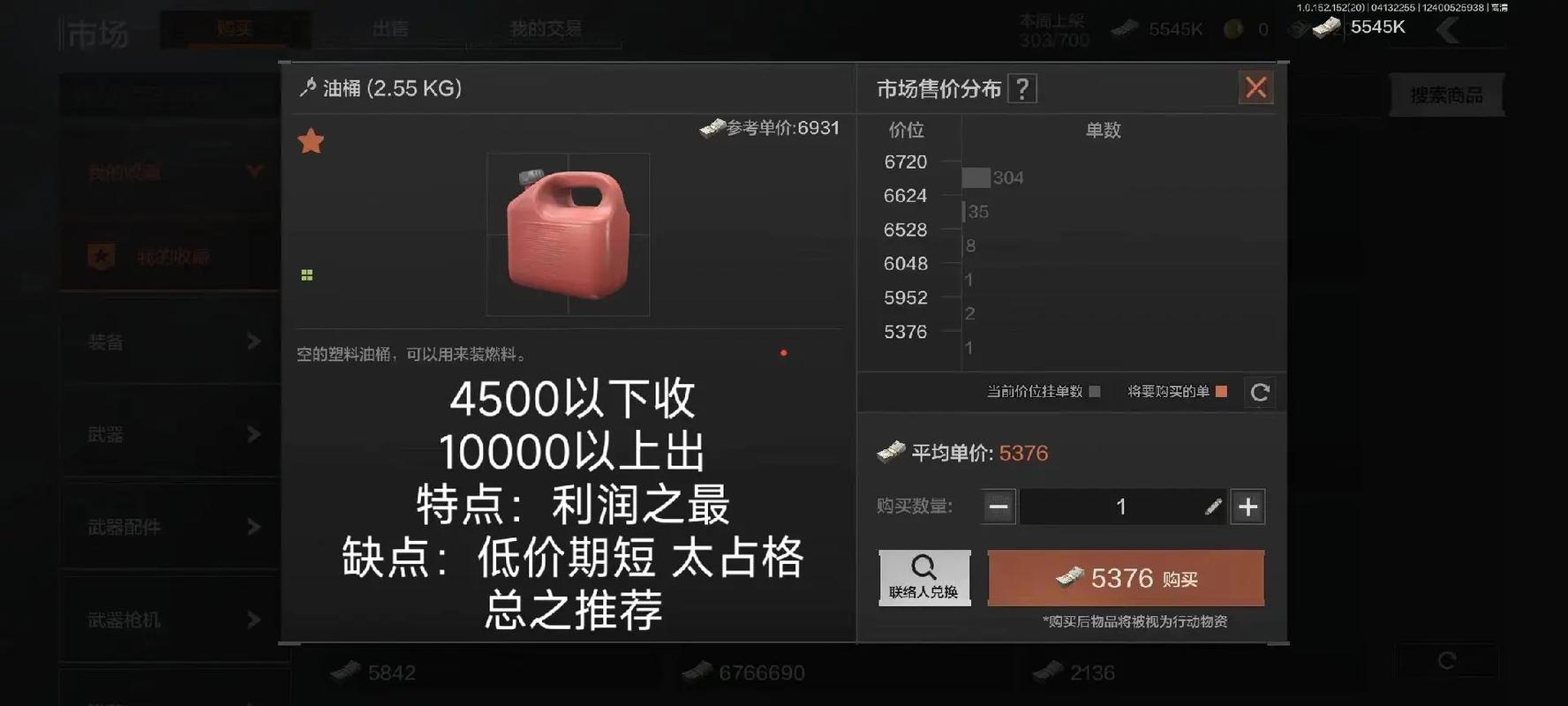The image size is (1568, 706).
Task: Click the back arrow at top right
Action: (x=1448, y=29)
